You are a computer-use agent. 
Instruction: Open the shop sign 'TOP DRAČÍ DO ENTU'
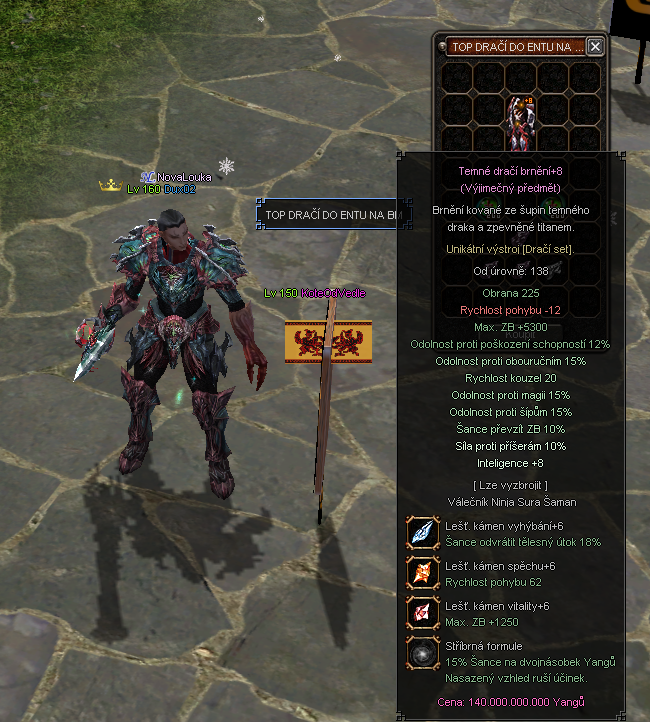tap(328, 214)
